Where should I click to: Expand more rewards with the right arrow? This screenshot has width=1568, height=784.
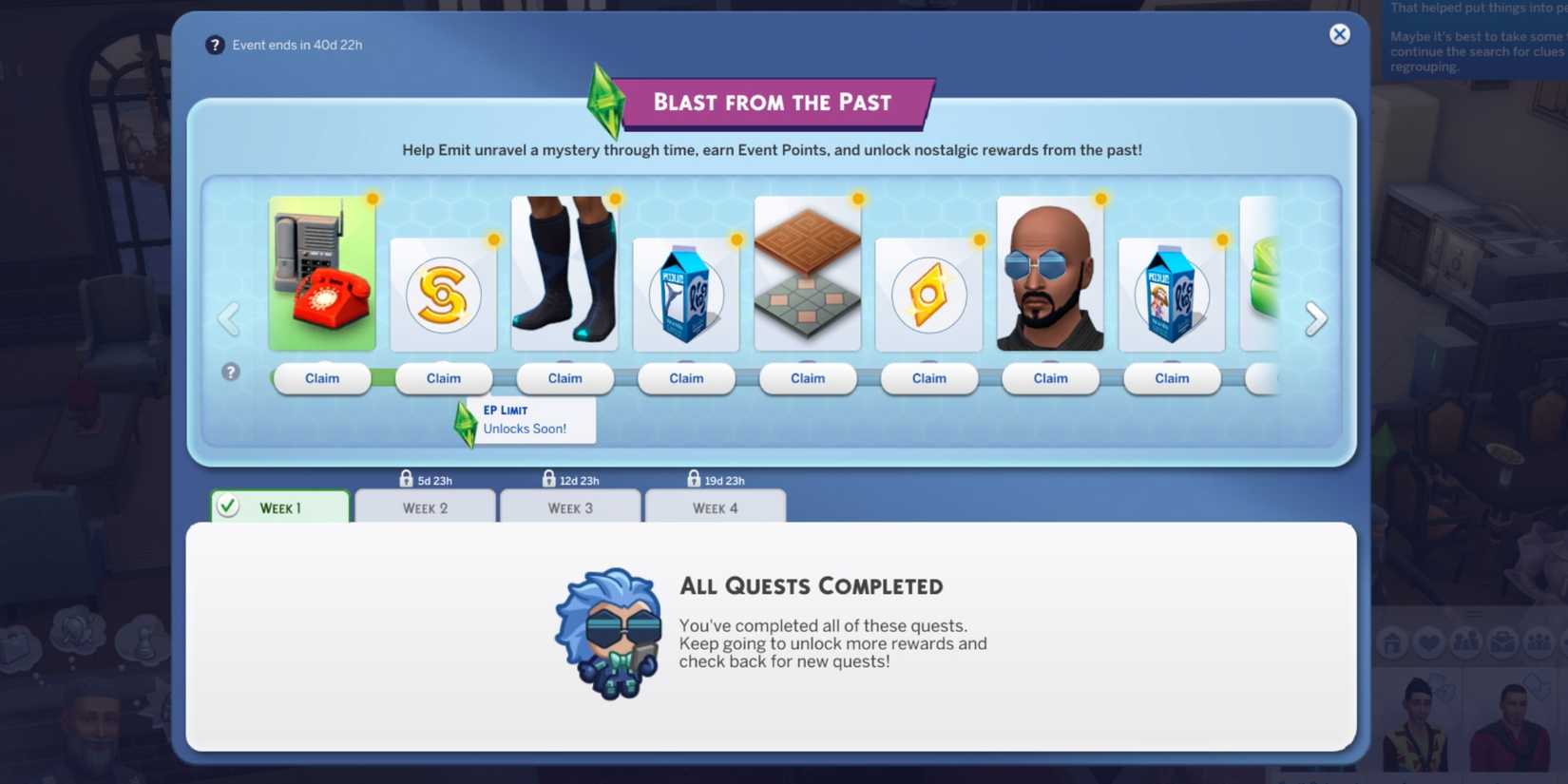1315,317
